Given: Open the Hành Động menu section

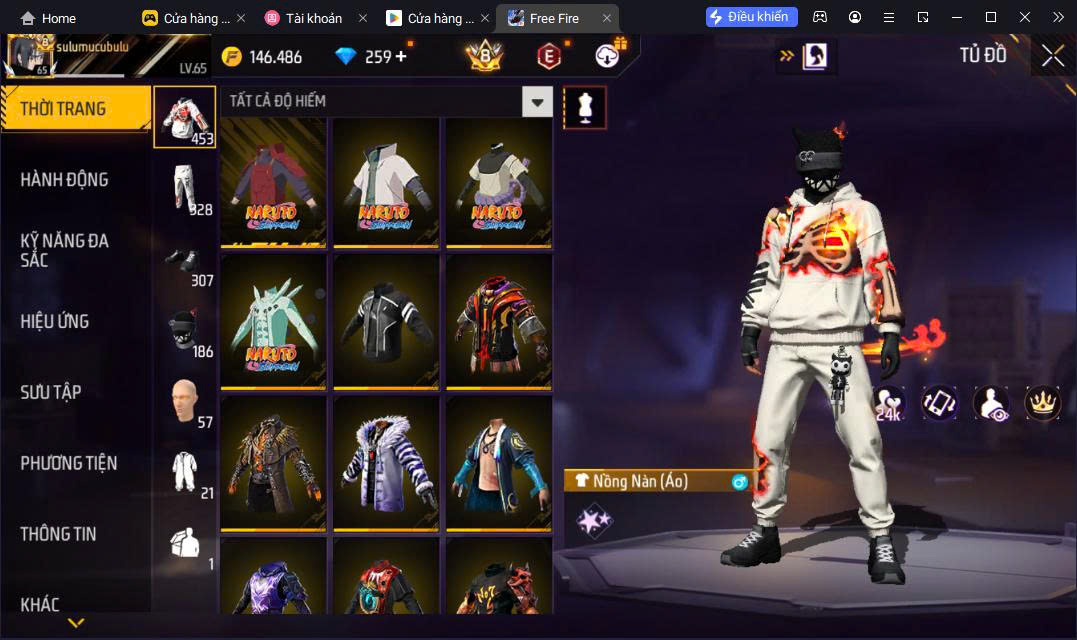Looking at the screenshot, I should [64, 180].
